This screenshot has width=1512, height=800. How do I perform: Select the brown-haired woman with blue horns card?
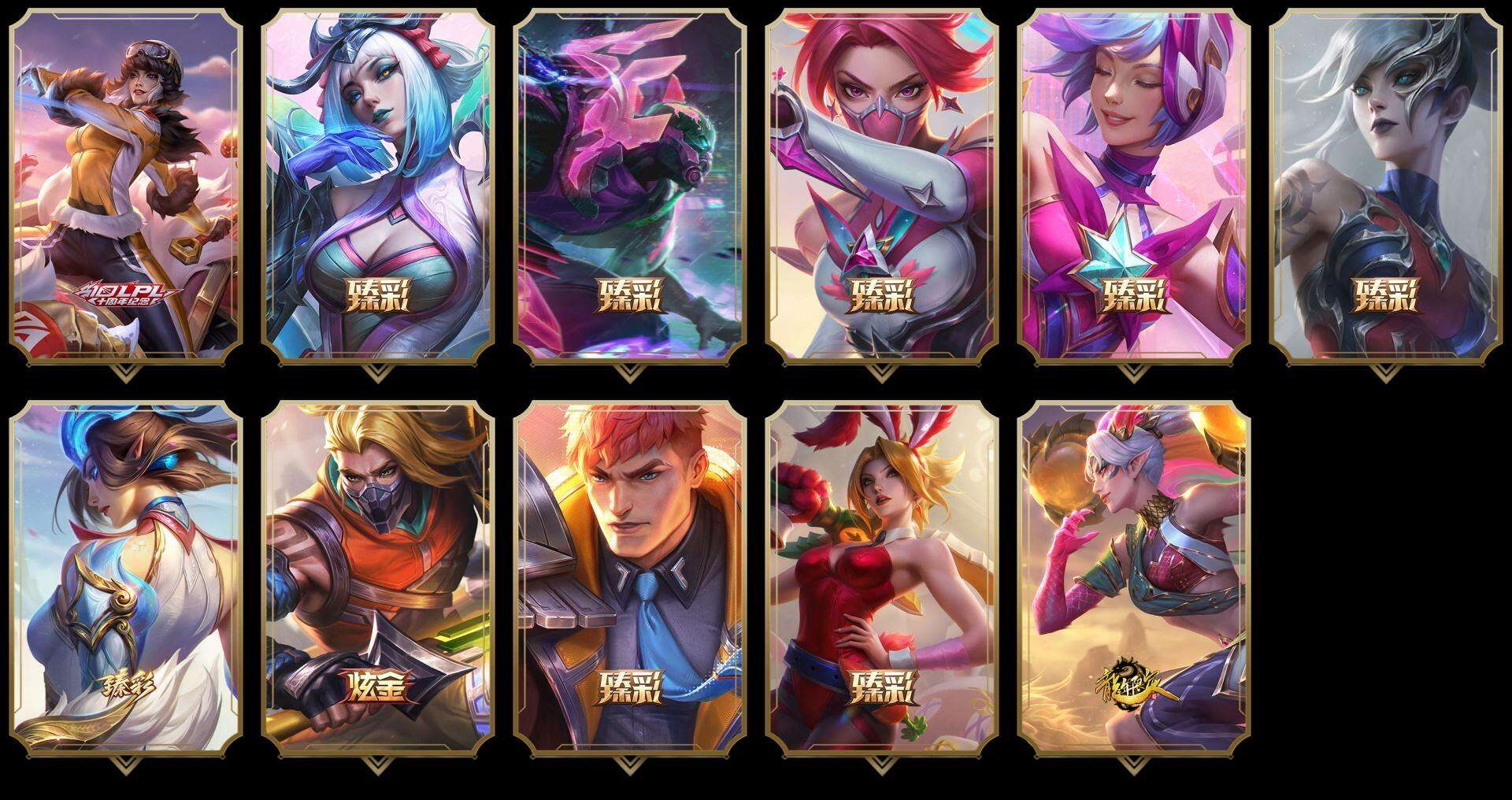[126, 577]
